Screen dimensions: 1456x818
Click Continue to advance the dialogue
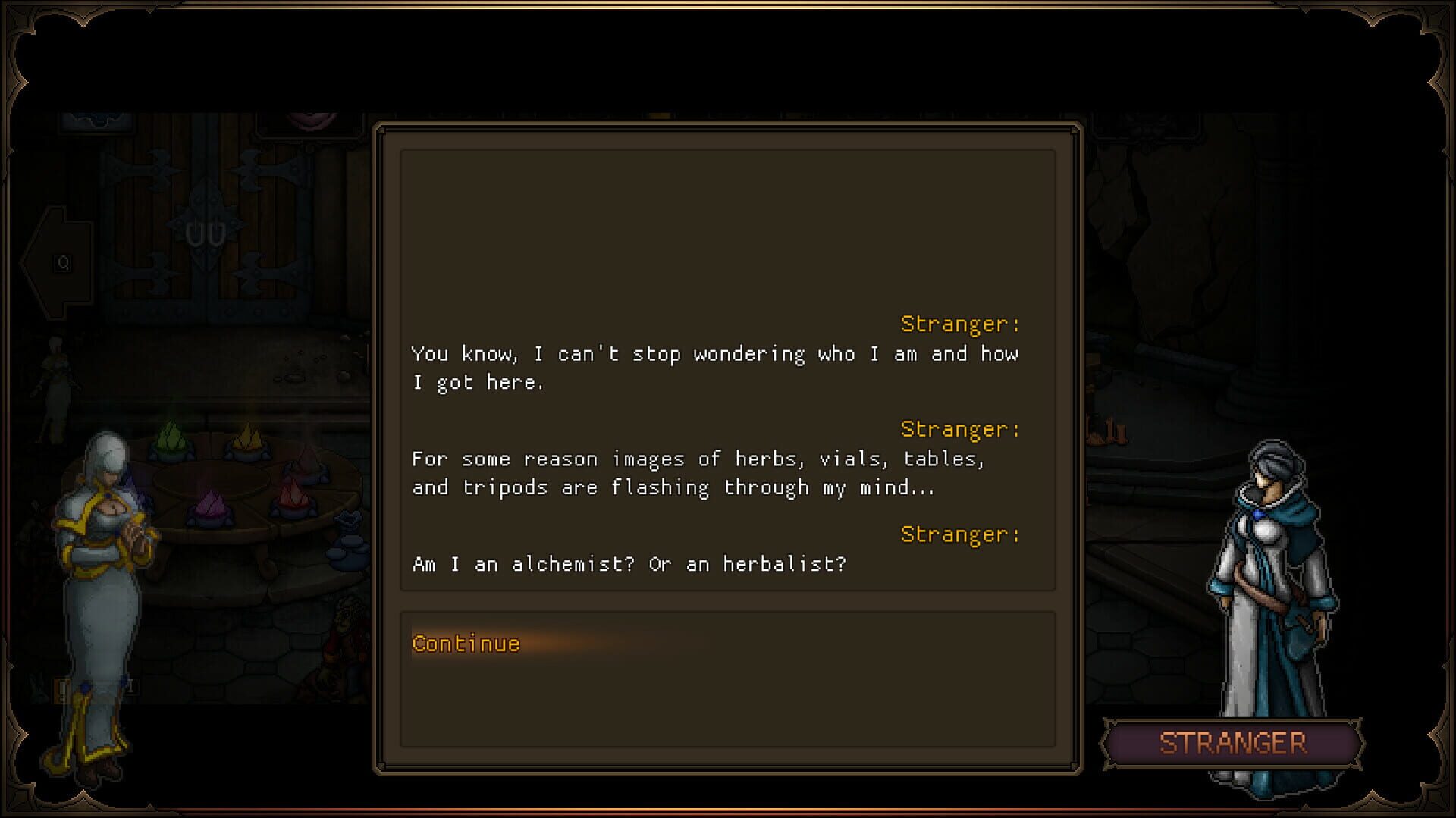tap(465, 643)
